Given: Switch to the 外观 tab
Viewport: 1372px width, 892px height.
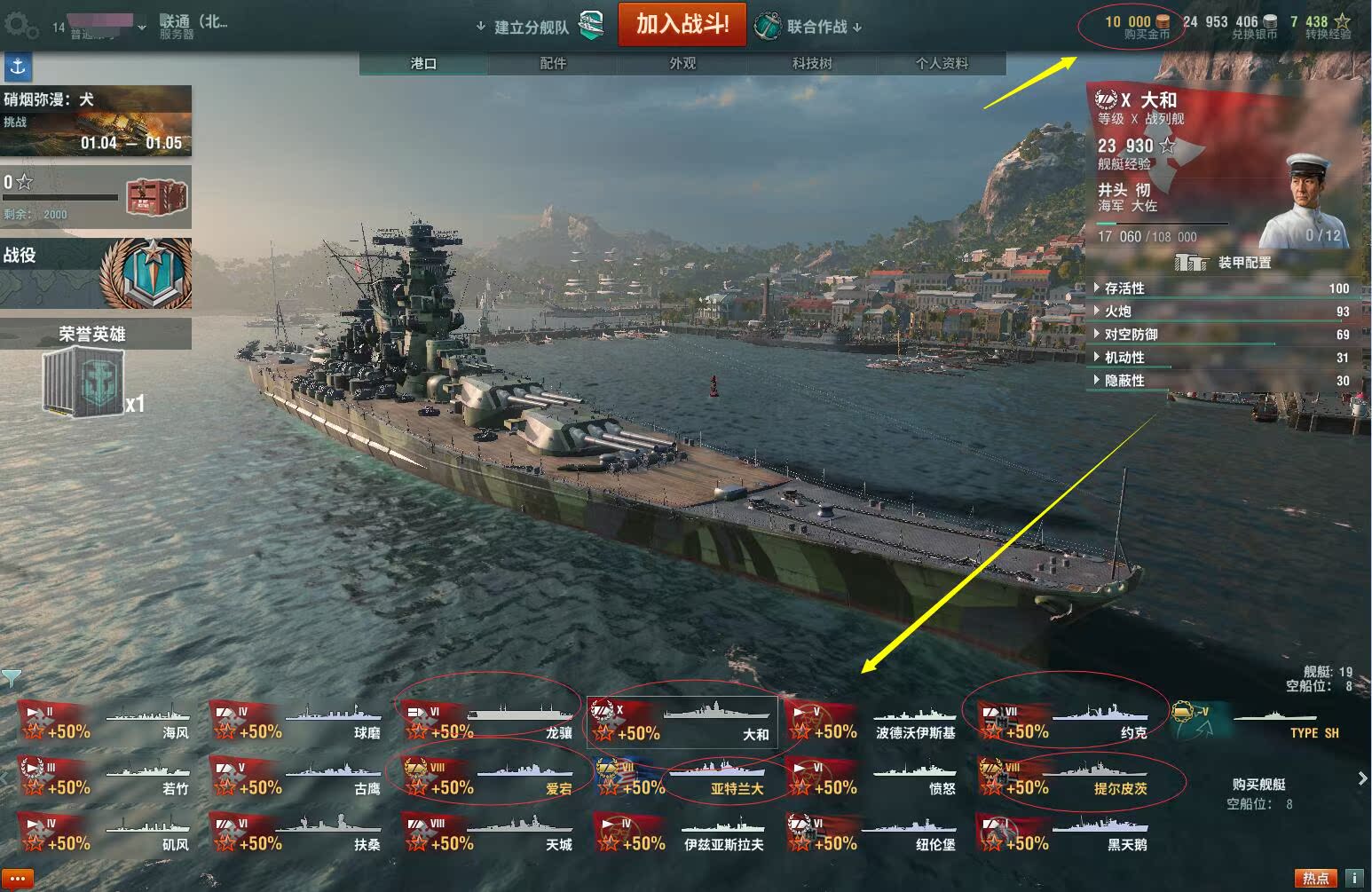Looking at the screenshot, I should click(682, 63).
